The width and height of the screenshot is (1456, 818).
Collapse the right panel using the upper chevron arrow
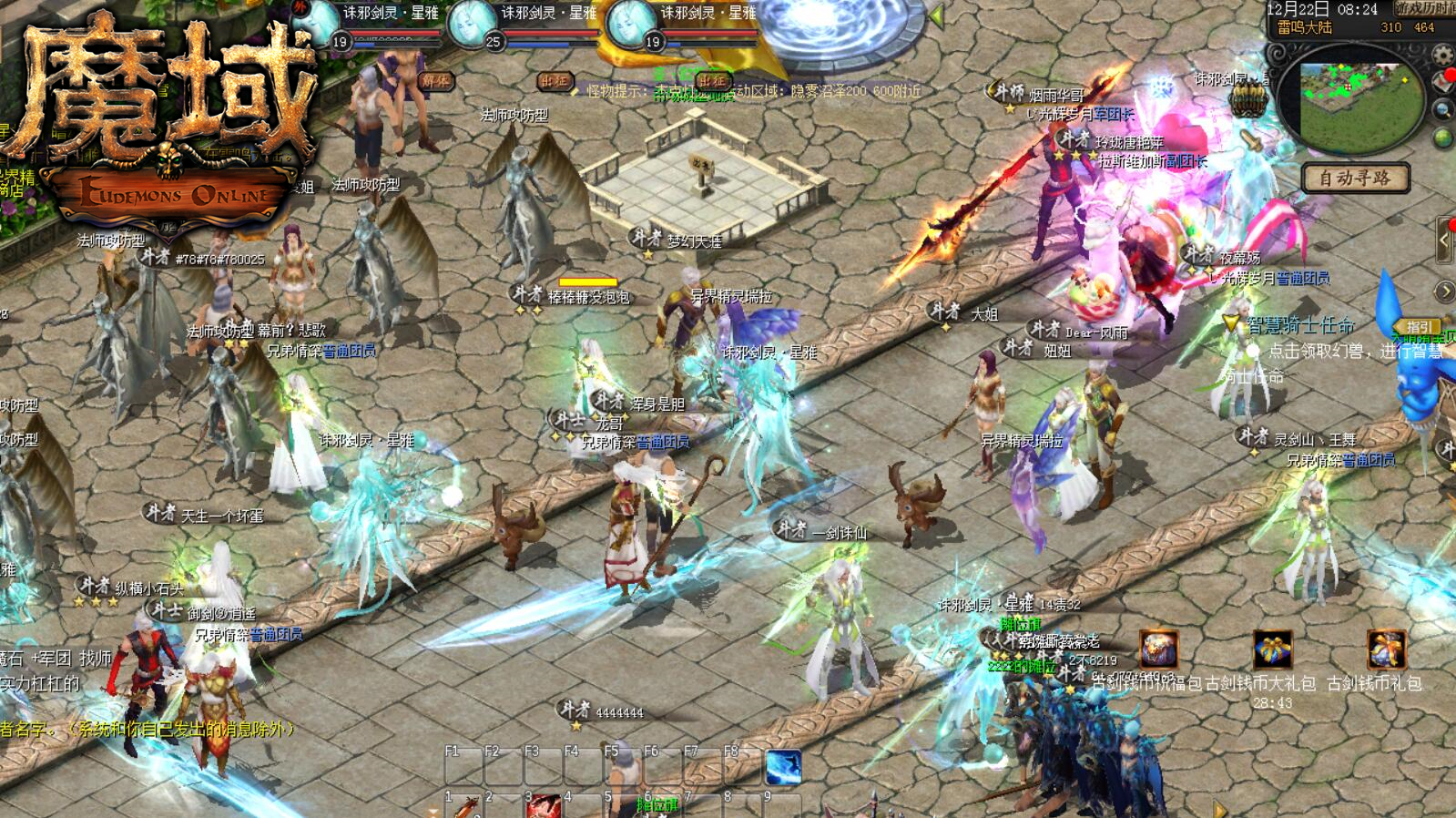(x=1444, y=240)
